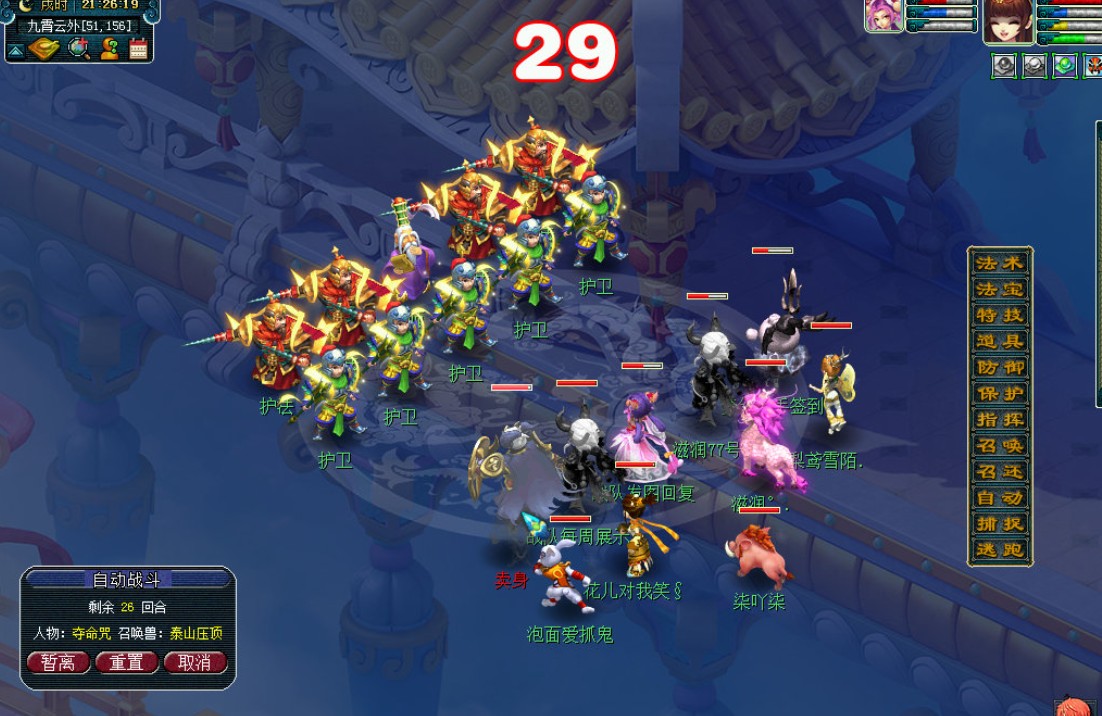Open the calendar icon
Screen dimensions: 1102x716
[x=139, y=47]
